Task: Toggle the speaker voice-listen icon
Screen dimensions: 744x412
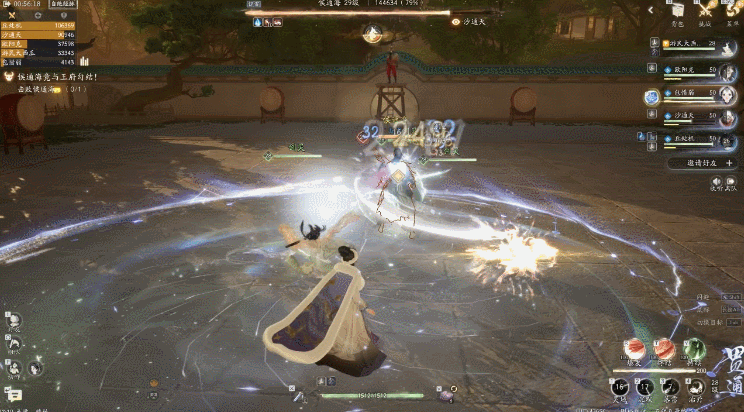Action: point(716,180)
